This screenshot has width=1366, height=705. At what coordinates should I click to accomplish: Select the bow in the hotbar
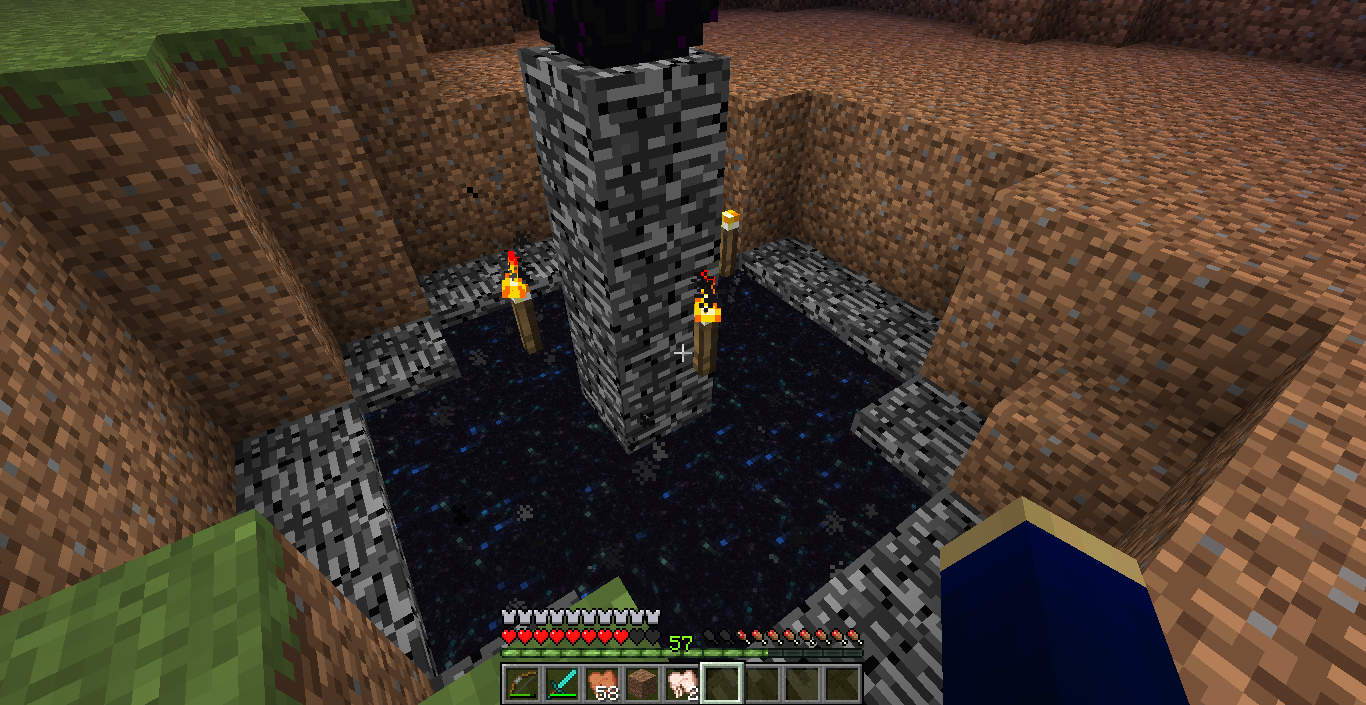522,684
